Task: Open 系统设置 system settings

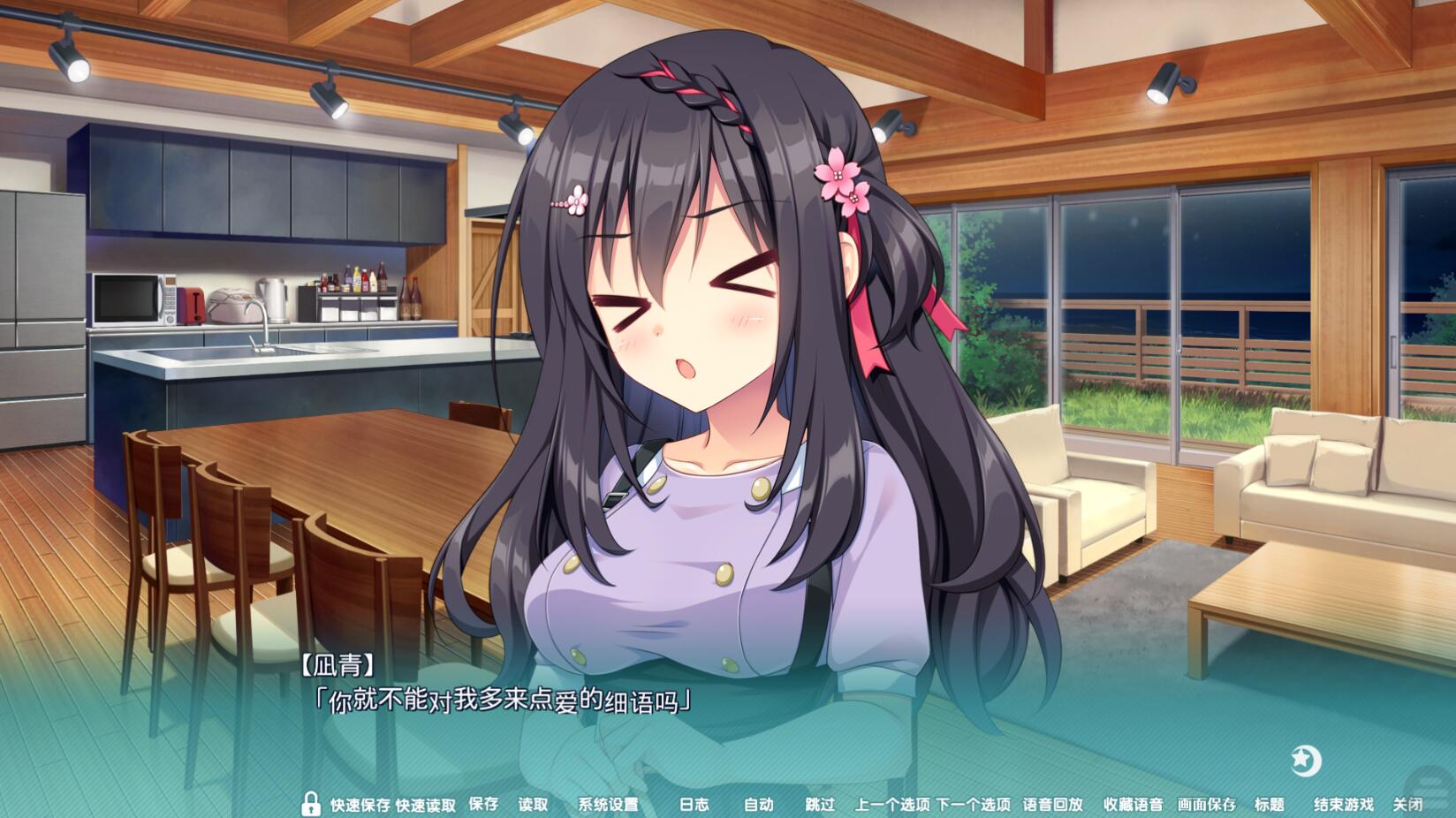Action: (x=608, y=804)
